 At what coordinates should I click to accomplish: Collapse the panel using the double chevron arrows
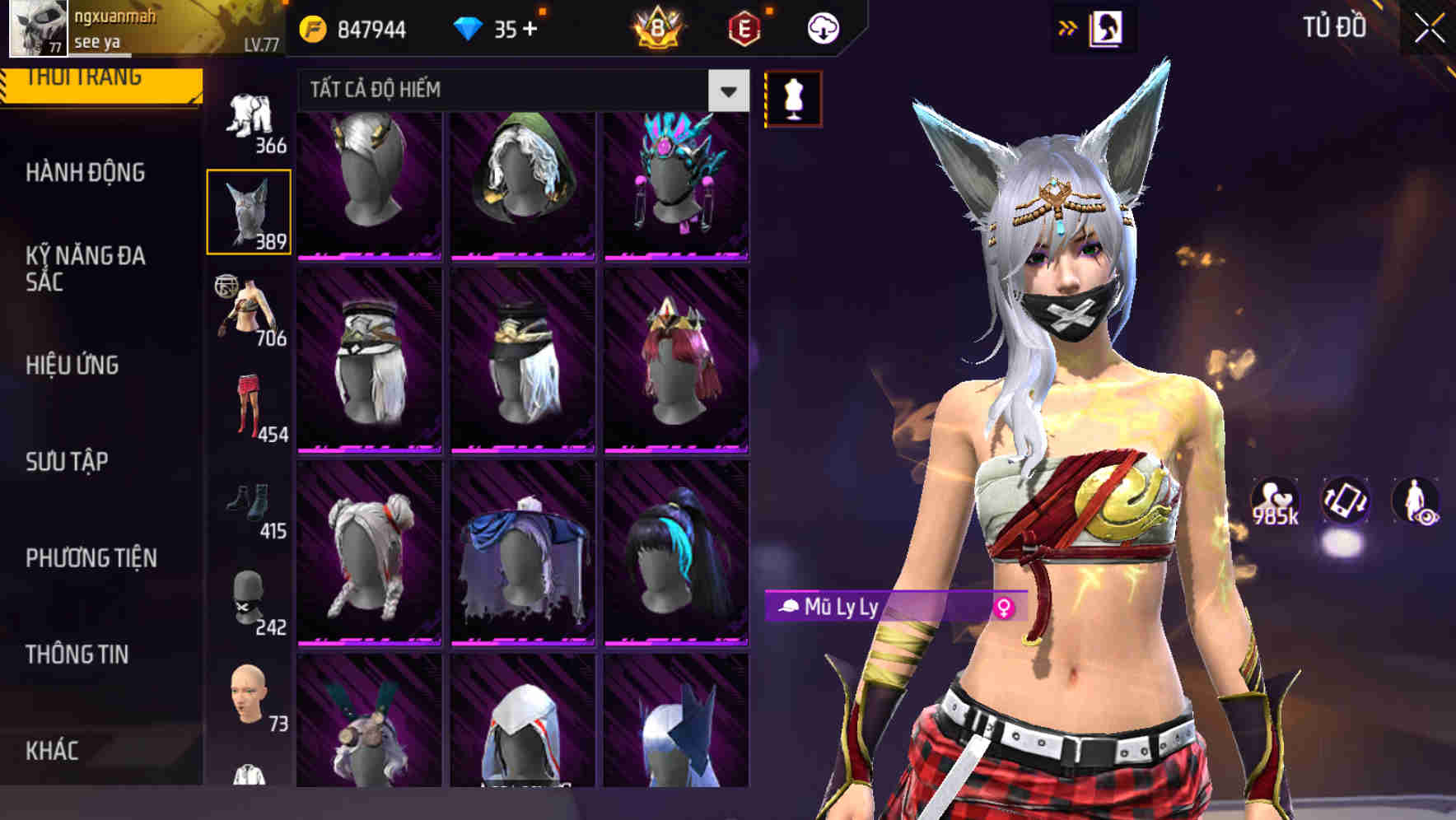(x=1068, y=26)
